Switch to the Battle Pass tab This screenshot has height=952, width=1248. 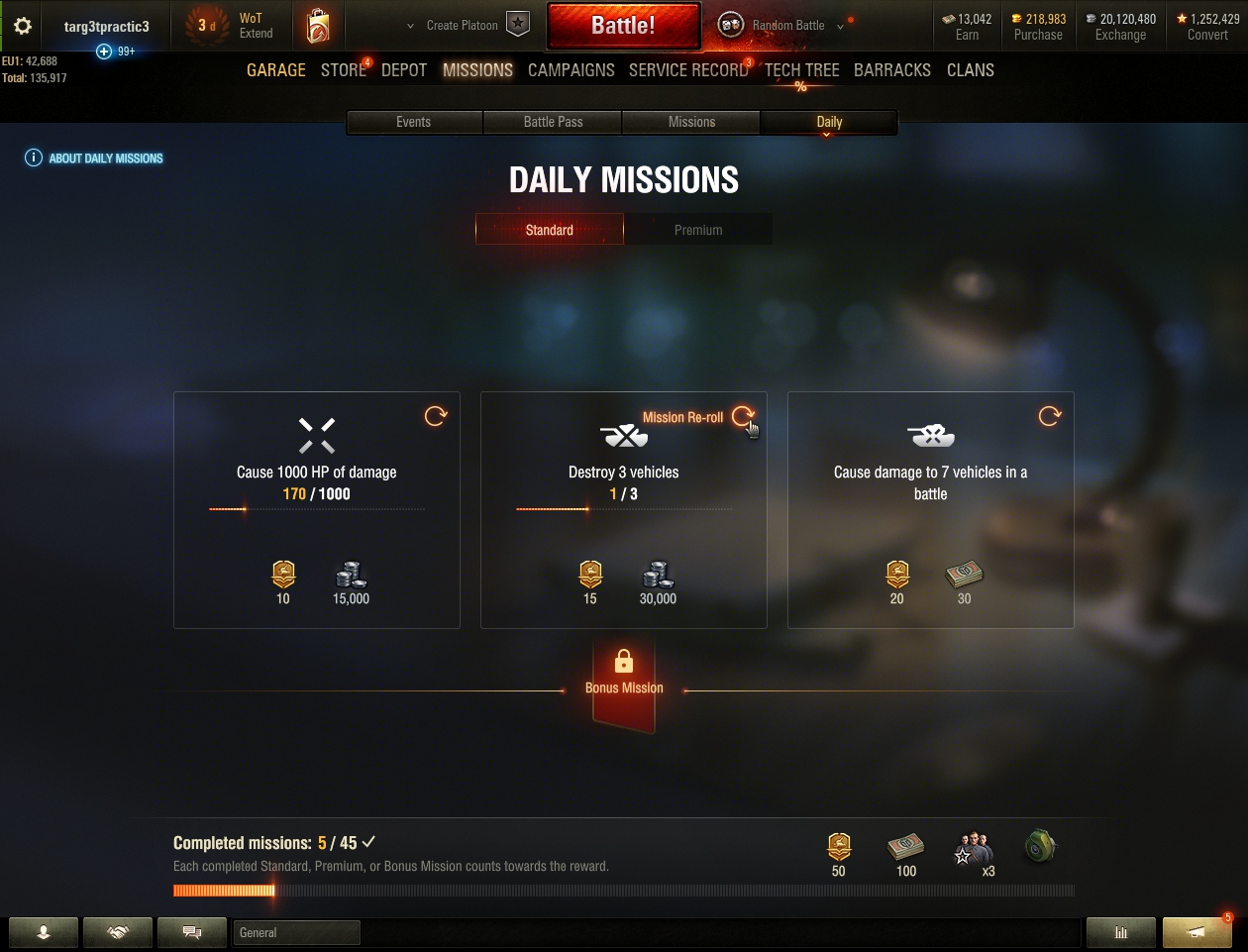coord(553,122)
